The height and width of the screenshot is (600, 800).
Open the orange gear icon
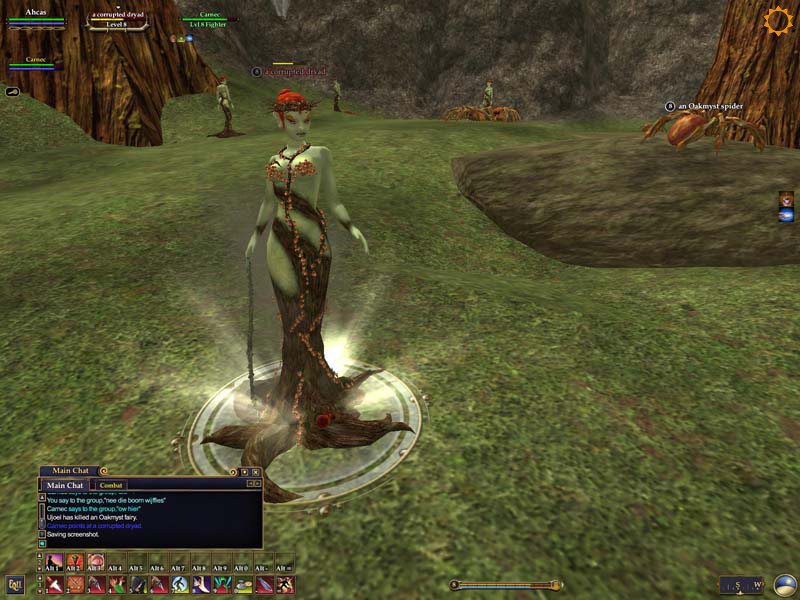pyautogui.click(x=777, y=21)
